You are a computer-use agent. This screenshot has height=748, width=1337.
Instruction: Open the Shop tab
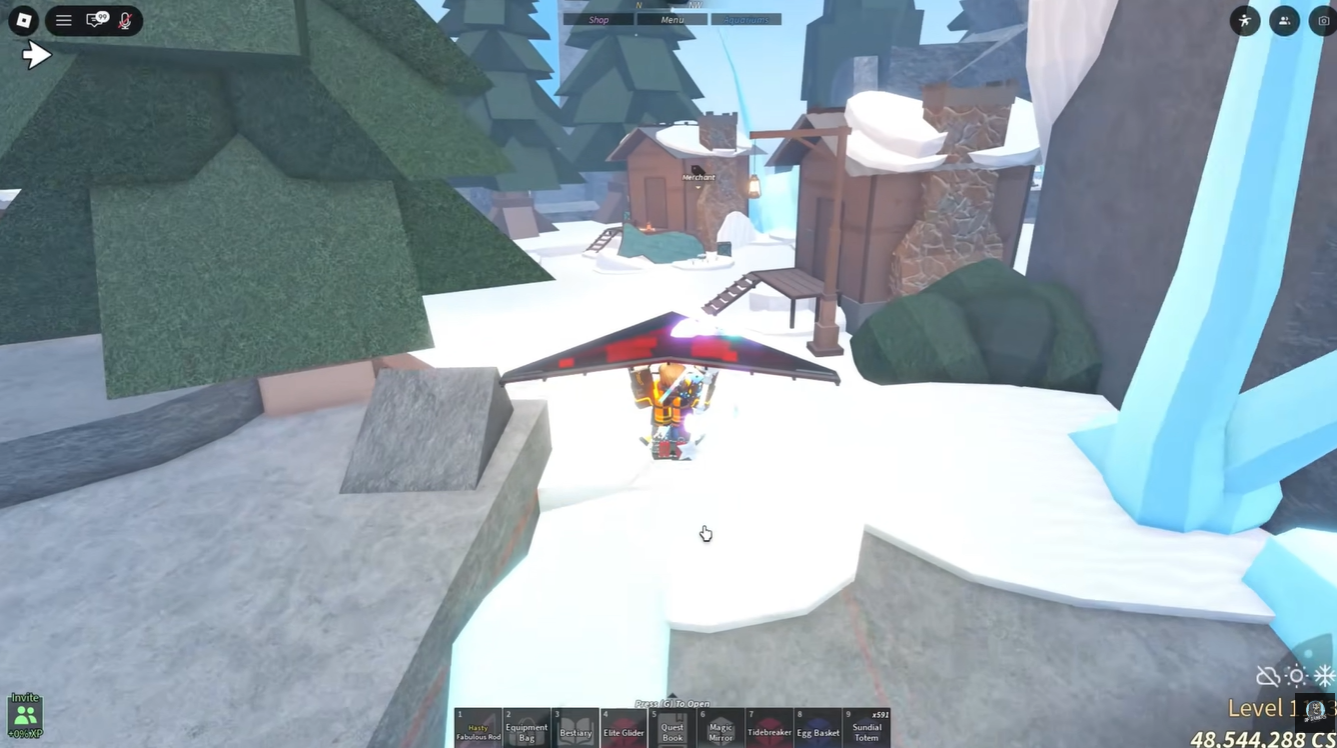tap(597, 18)
